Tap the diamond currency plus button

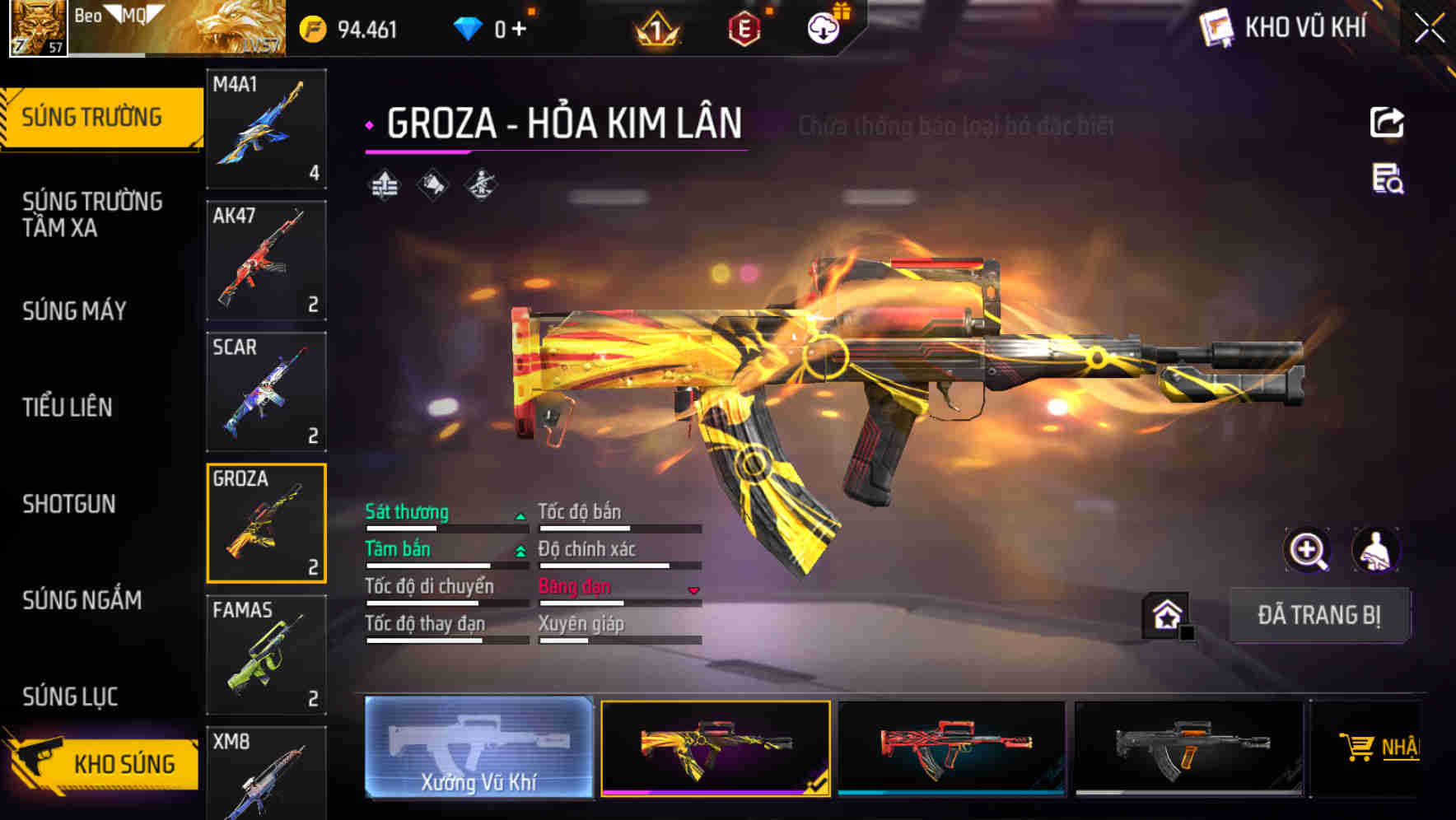pos(519,30)
